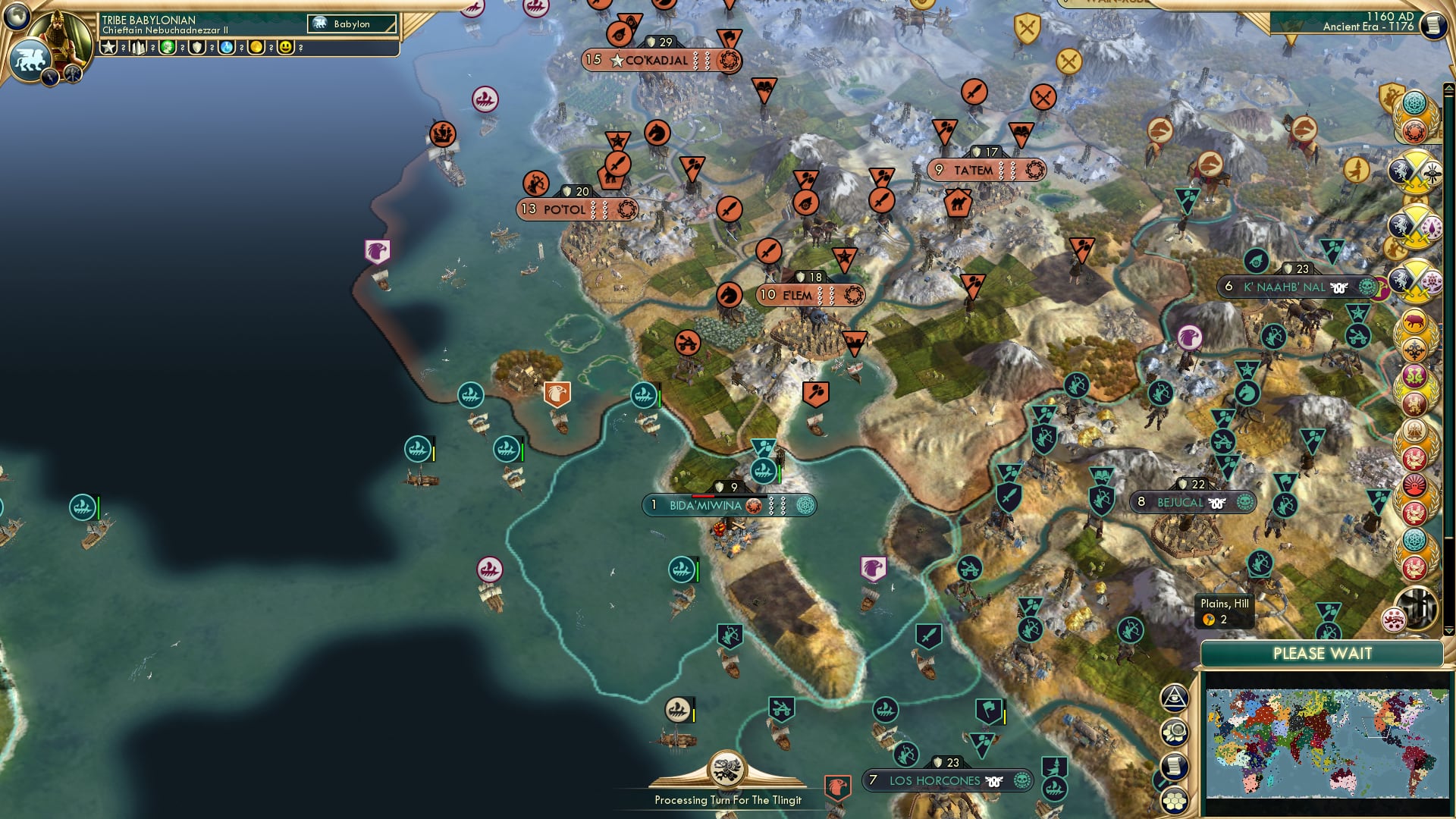Click the gold coin icon in resource bar
The image size is (1456, 819).
(258, 47)
